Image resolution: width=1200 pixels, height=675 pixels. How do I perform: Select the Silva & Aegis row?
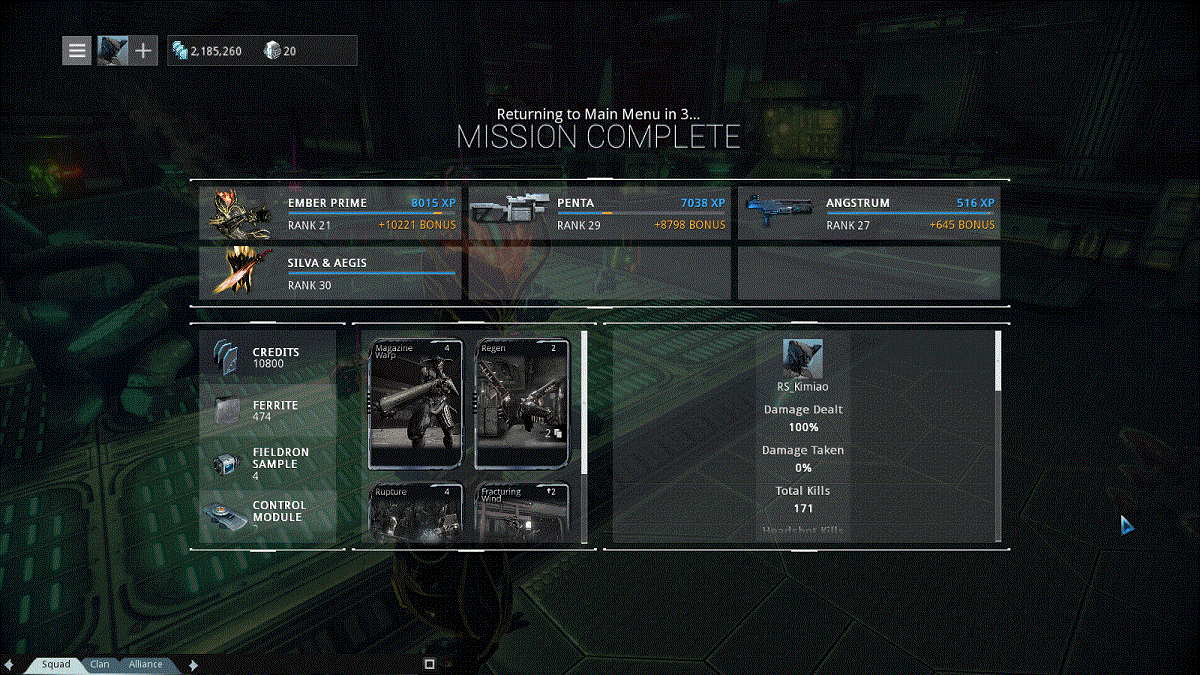[x=330, y=274]
